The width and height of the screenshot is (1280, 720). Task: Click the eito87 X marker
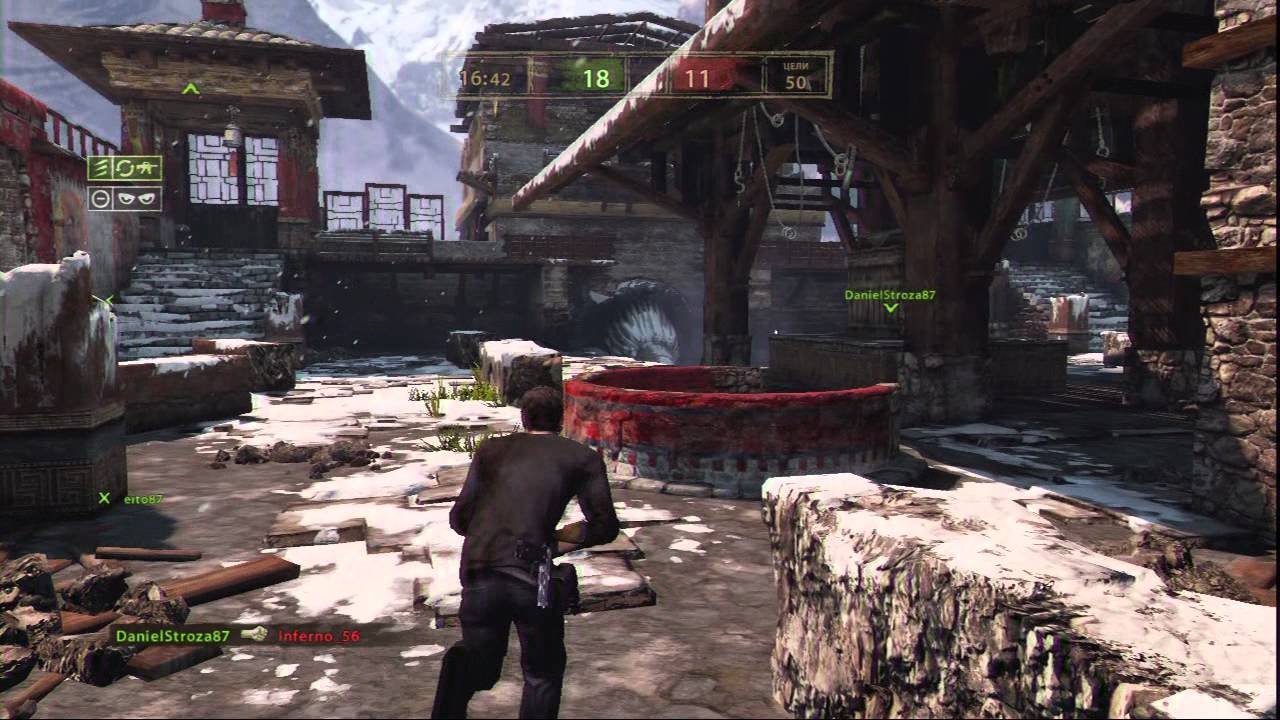point(104,498)
